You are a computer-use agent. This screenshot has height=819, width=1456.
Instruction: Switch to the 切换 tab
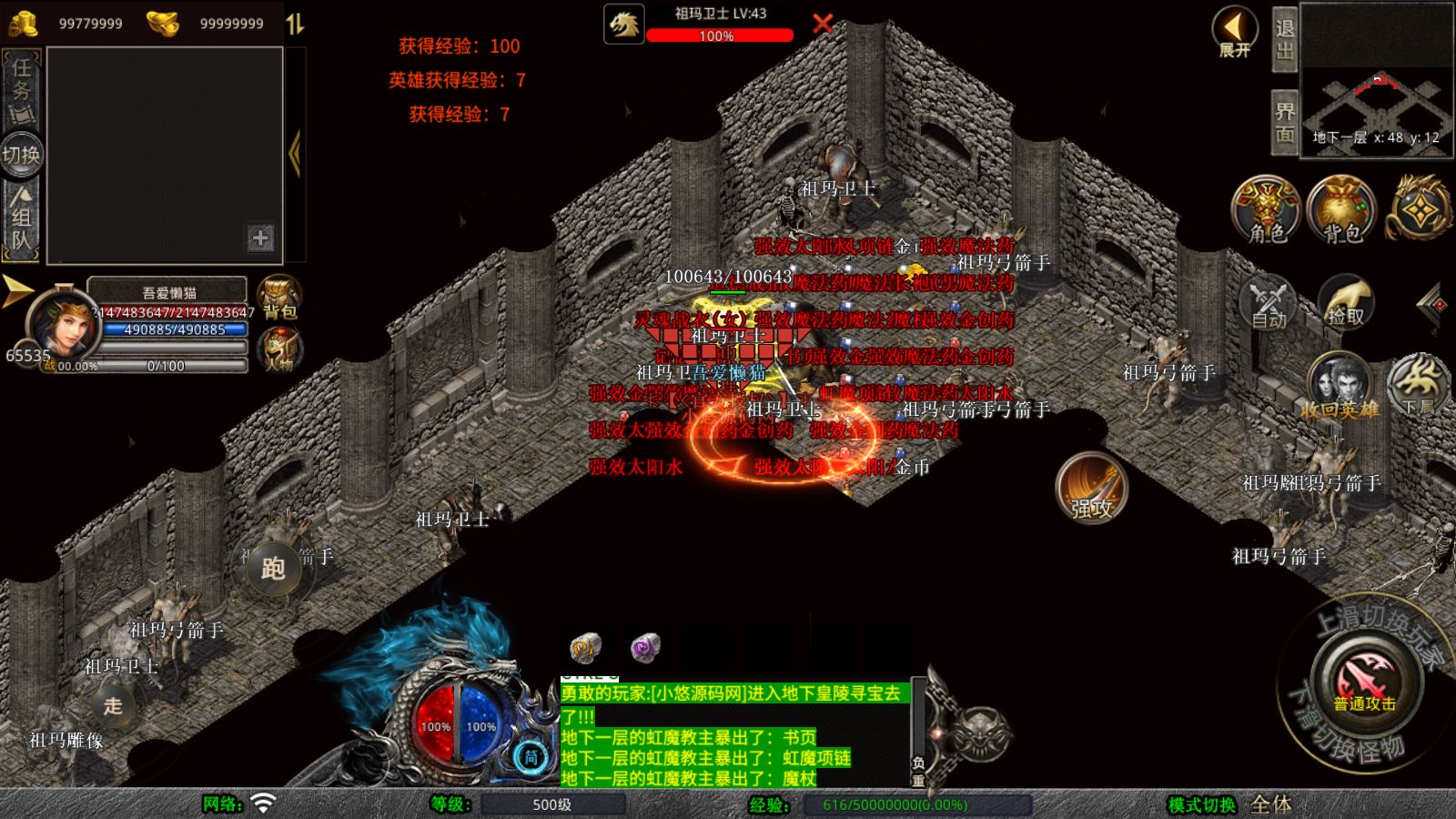21,155
